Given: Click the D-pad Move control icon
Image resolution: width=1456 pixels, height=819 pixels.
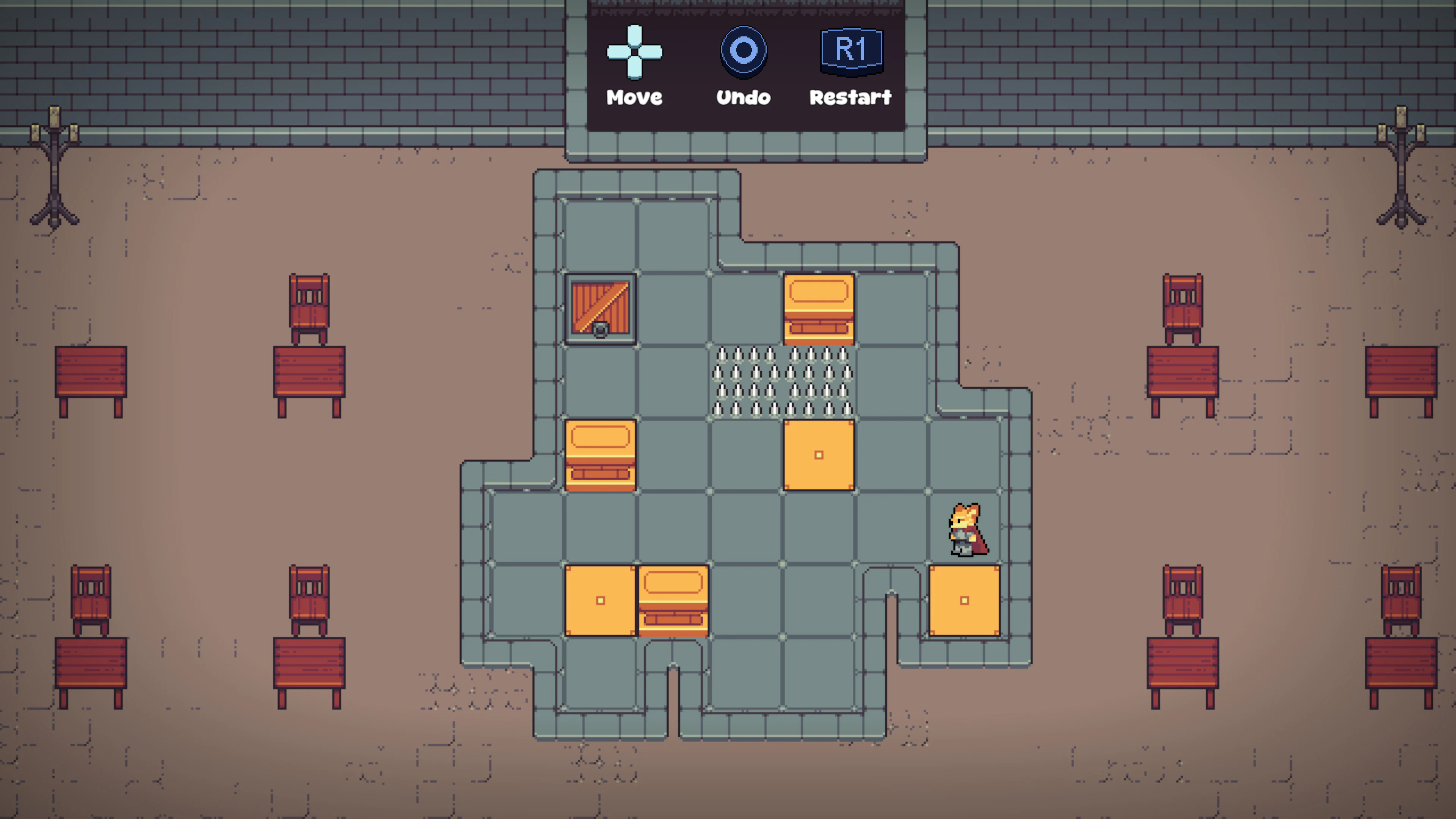Looking at the screenshot, I should click(635, 52).
